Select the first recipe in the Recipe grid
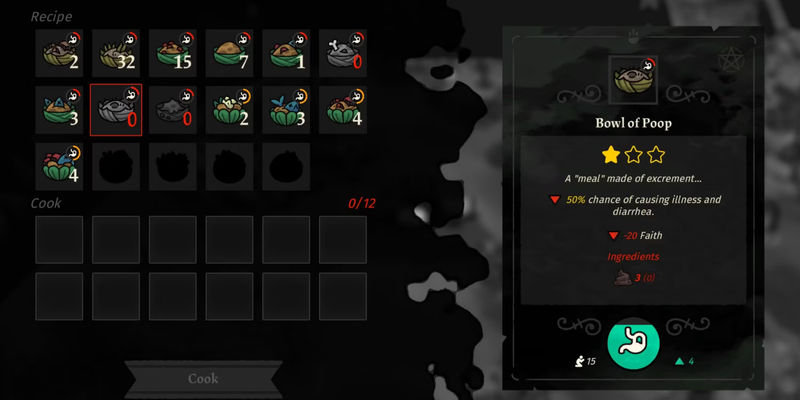The image size is (800, 400). click(59, 53)
